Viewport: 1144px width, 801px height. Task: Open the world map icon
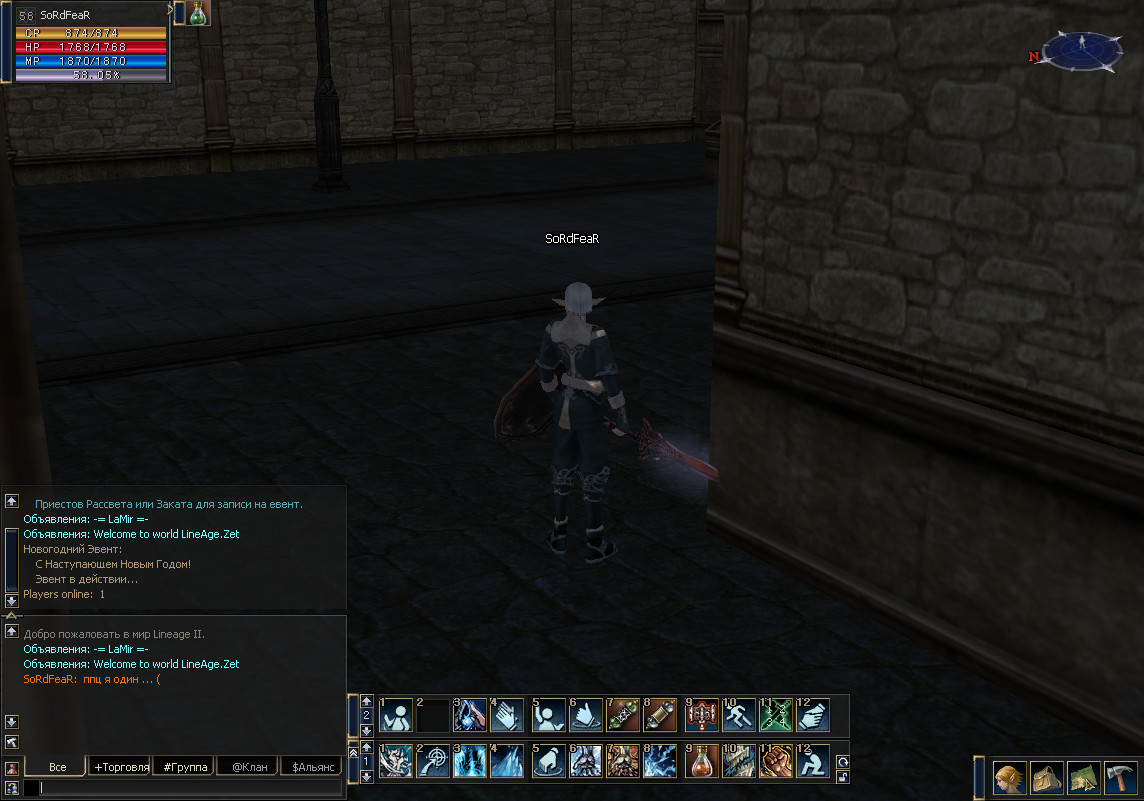click(x=1084, y=777)
